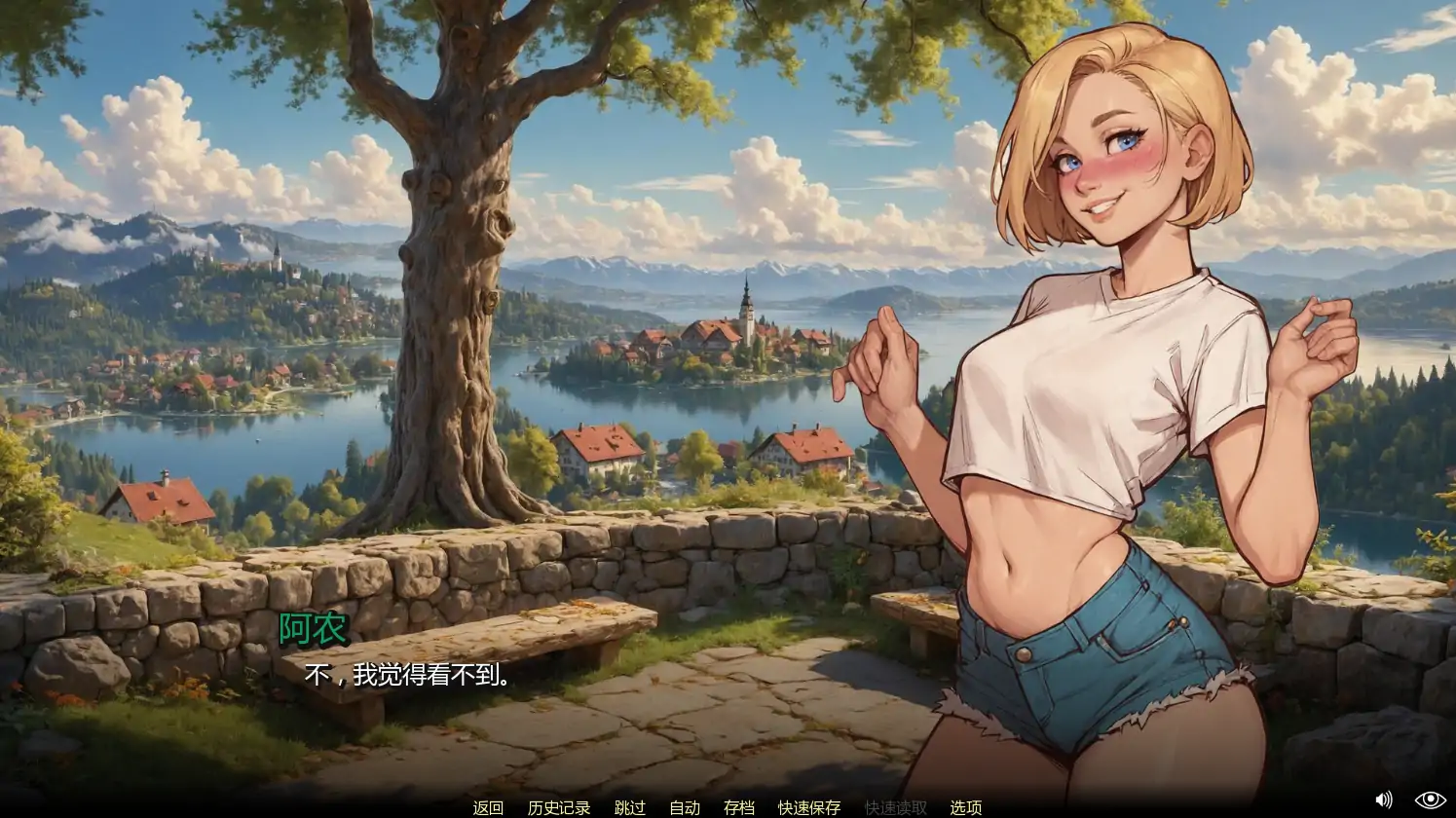Activate skip mode from the quick menu
Screen dimensions: 1456x818
point(628,808)
